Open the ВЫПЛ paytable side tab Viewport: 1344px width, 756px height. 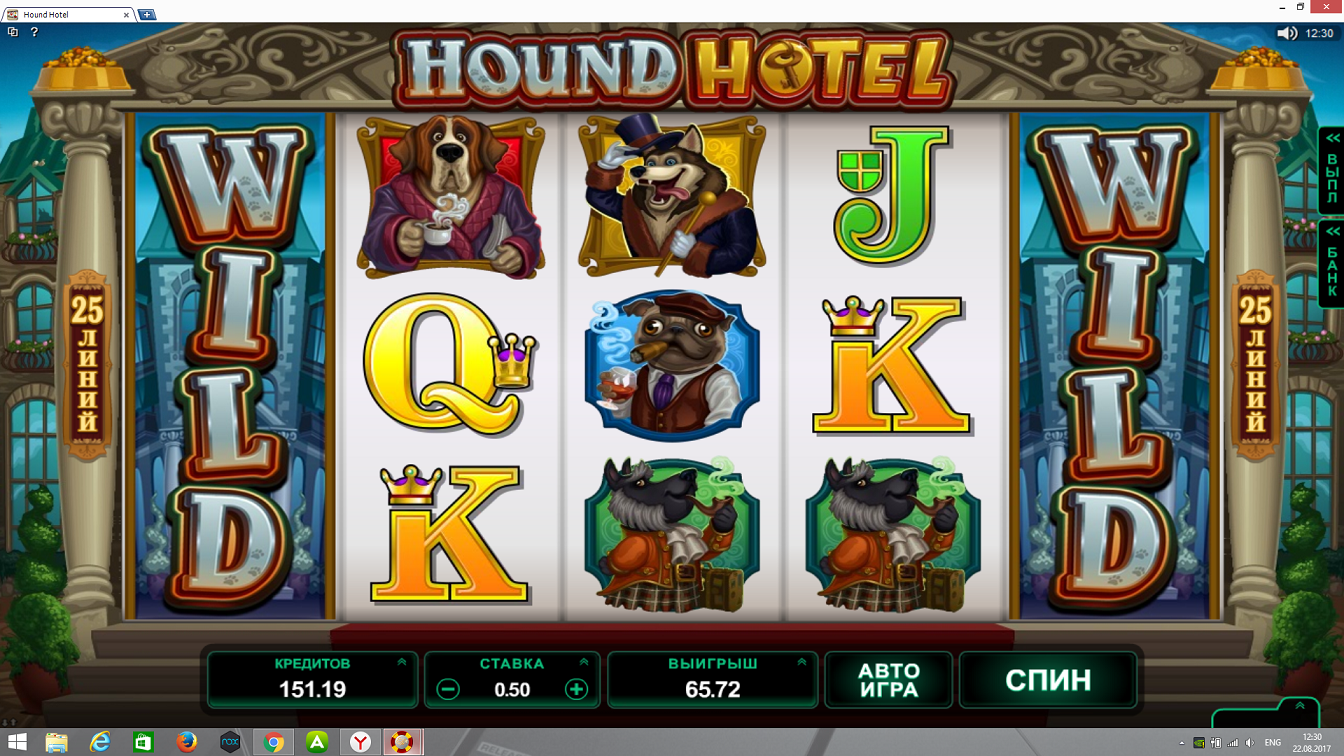tap(1332, 170)
